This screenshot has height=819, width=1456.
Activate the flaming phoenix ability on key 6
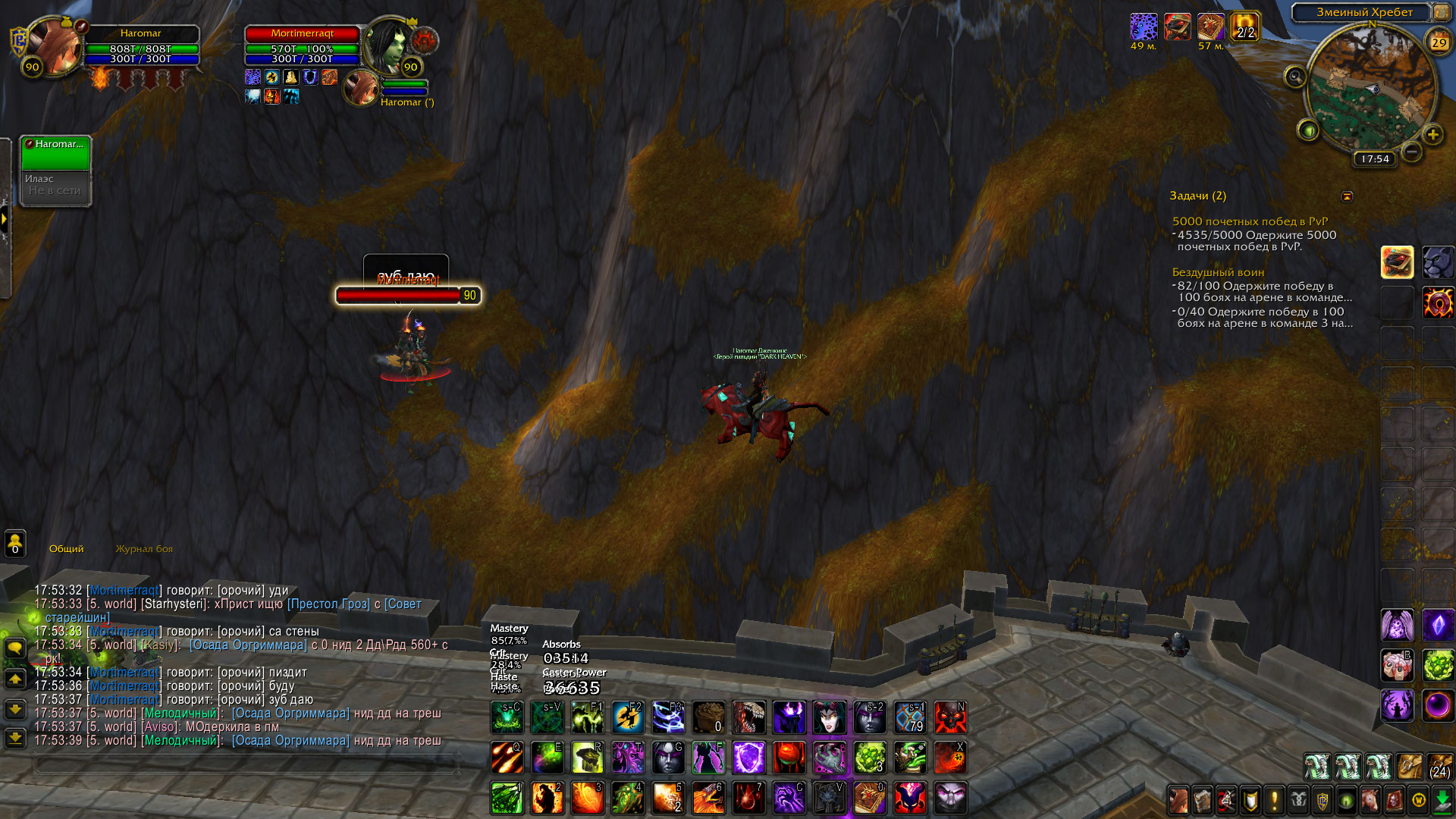point(708,799)
